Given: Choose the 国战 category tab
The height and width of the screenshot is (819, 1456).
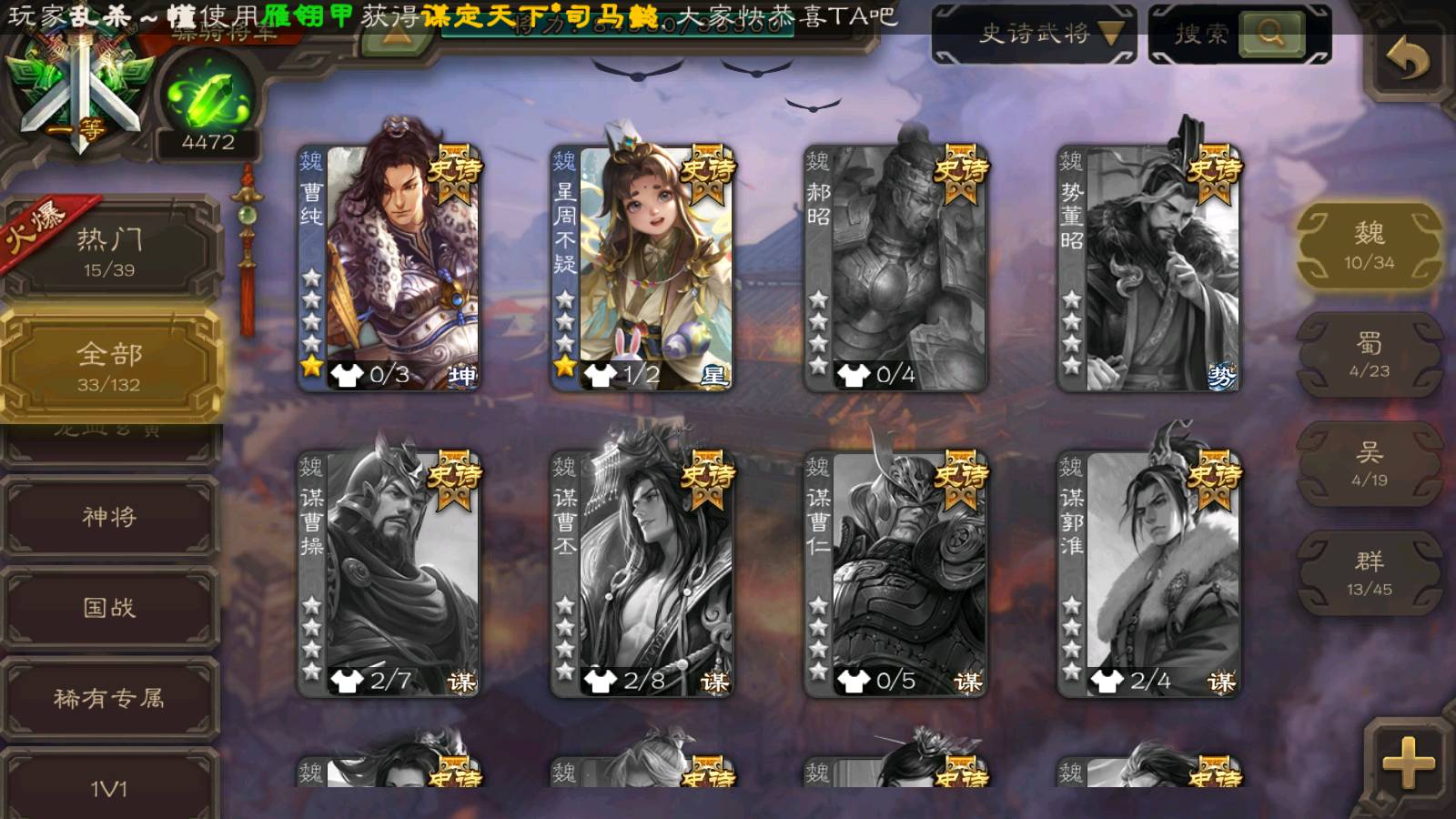Looking at the screenshot, I should 109,607.
